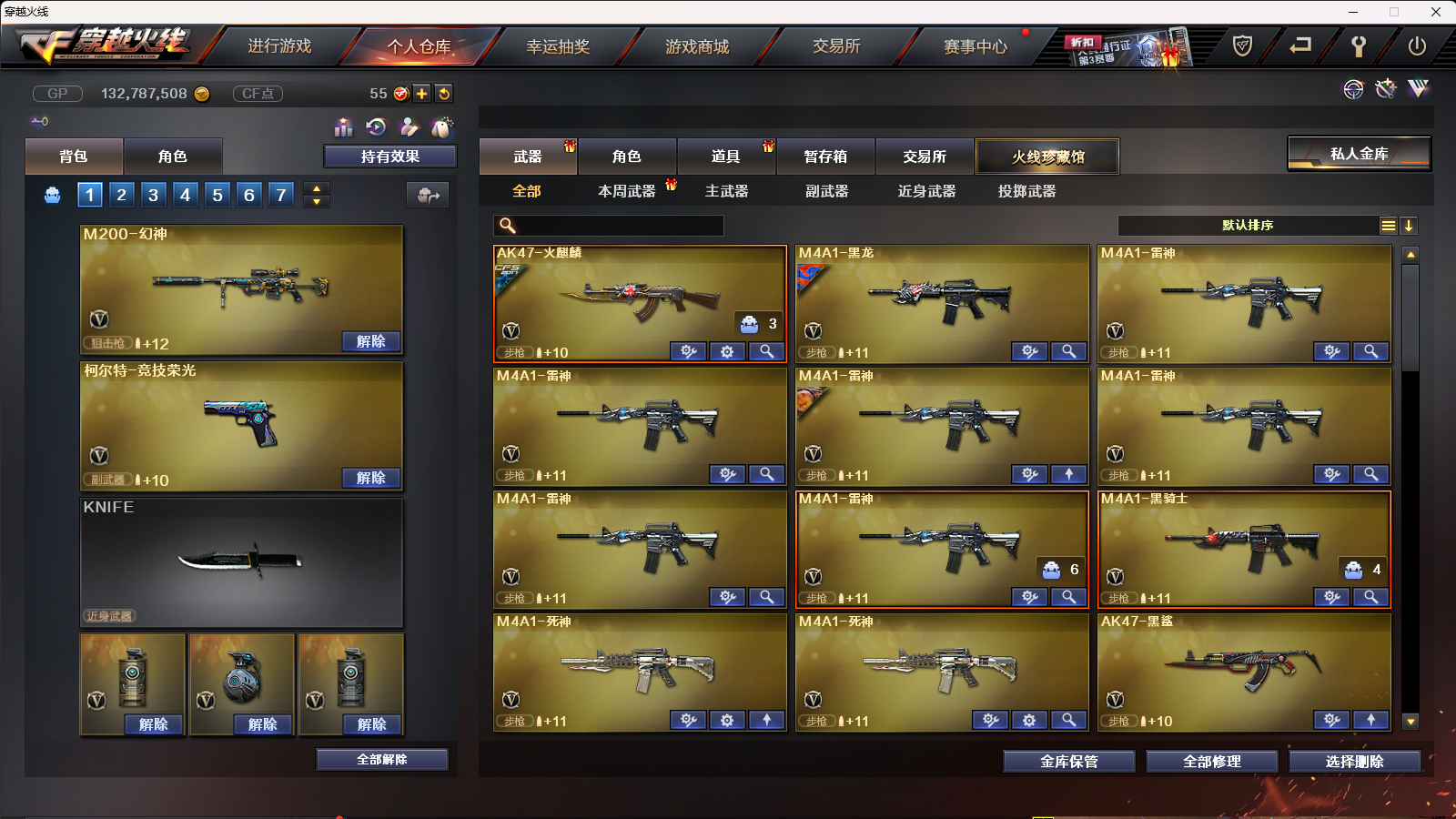Click the plus icon to add CF点
Viewport: 1456px width, 819px height.
click(x=420, y=93)
